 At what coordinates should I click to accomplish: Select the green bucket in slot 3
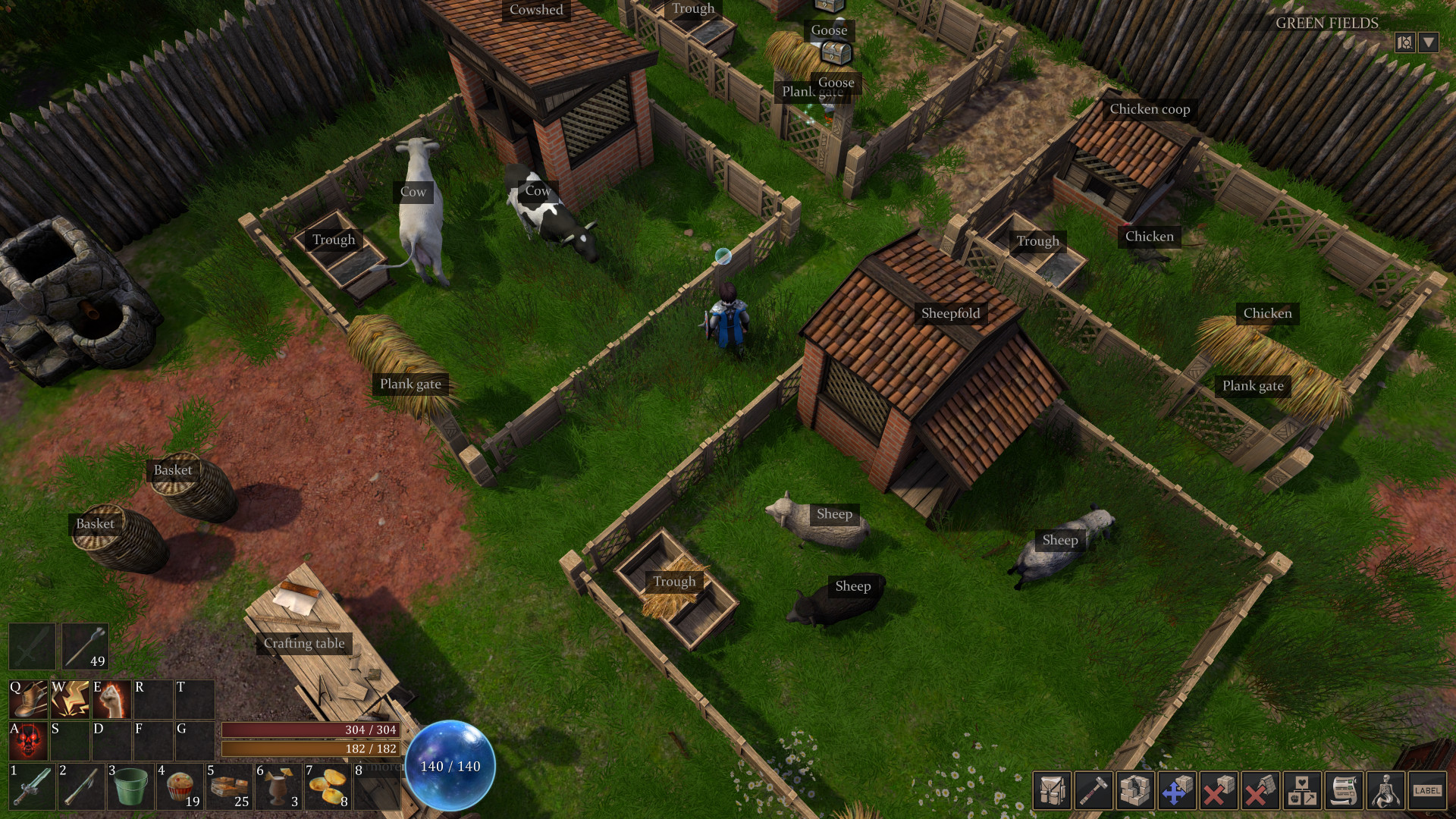click(x=132, y=789)
